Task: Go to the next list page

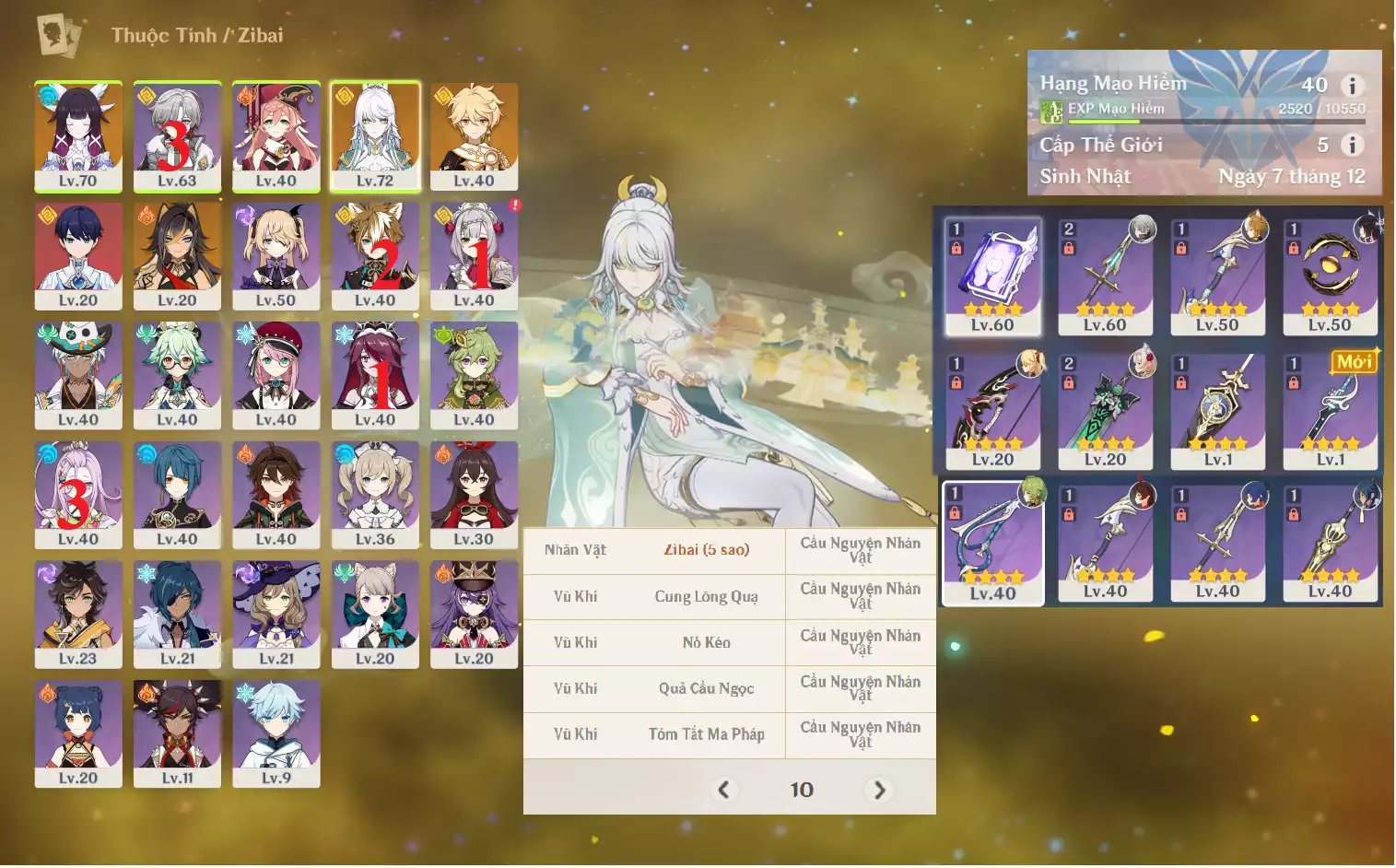Action: click(879, 790)
